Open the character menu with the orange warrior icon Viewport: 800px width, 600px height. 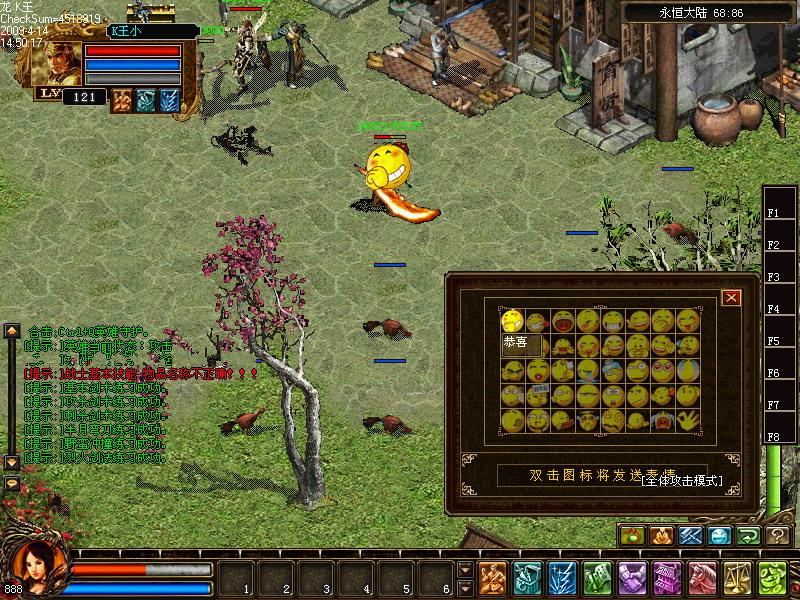pos(493,578)
